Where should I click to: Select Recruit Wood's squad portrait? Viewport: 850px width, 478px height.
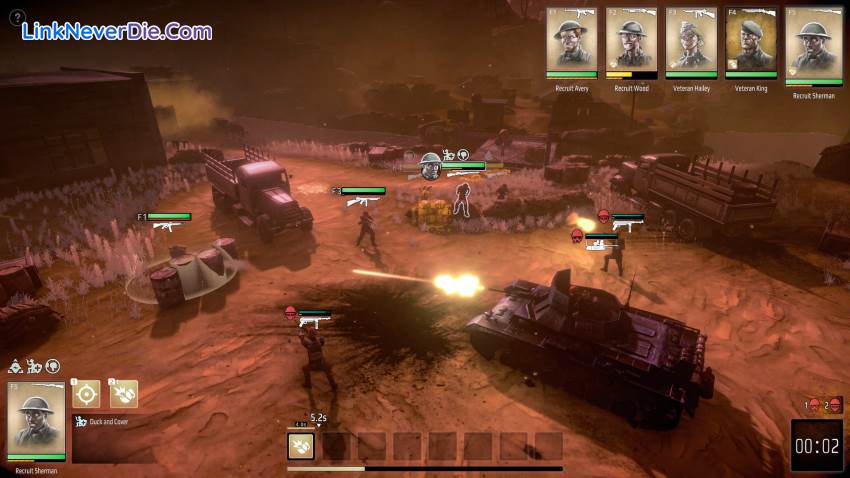[632, 41]
